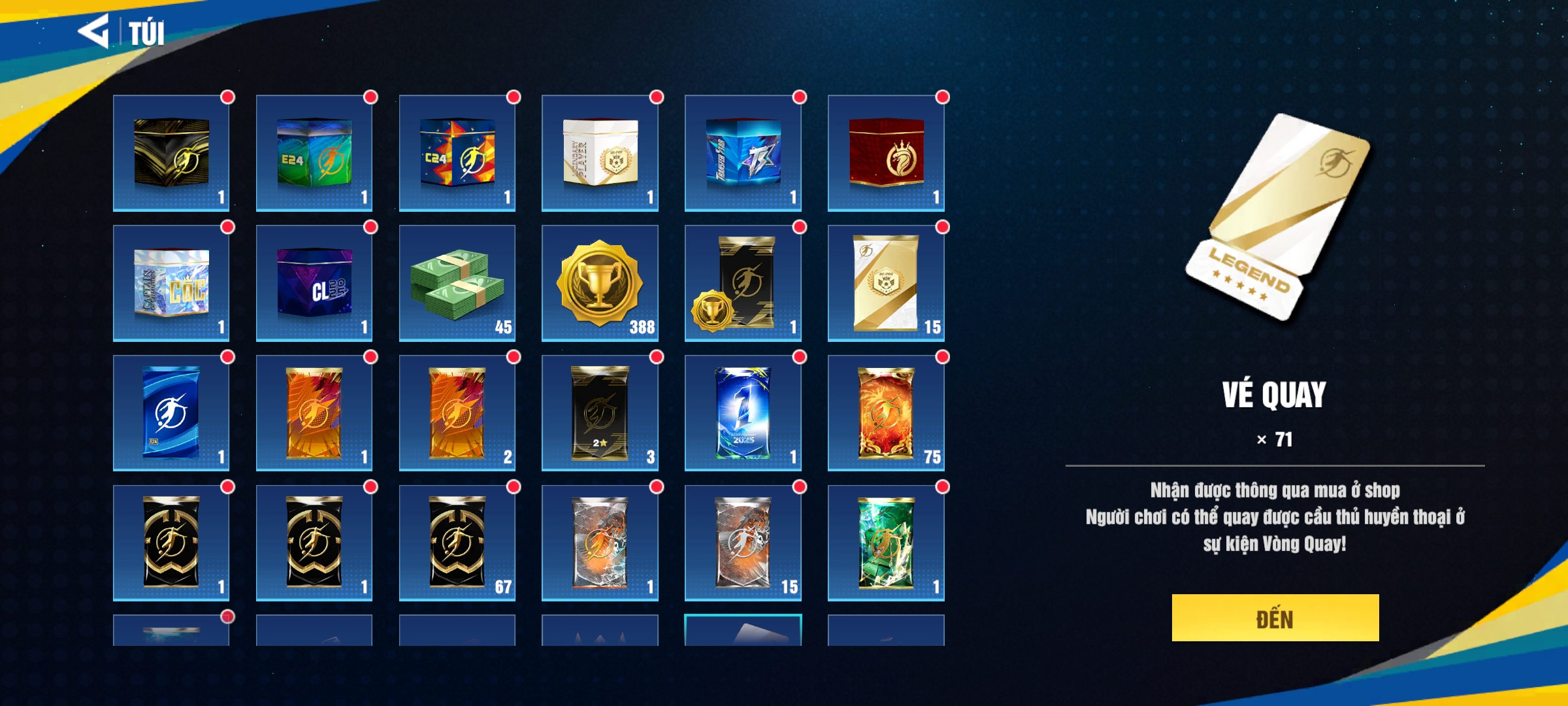Select the white Legendary Player box
1568x706 pixels.
click(x=600, y=153)
